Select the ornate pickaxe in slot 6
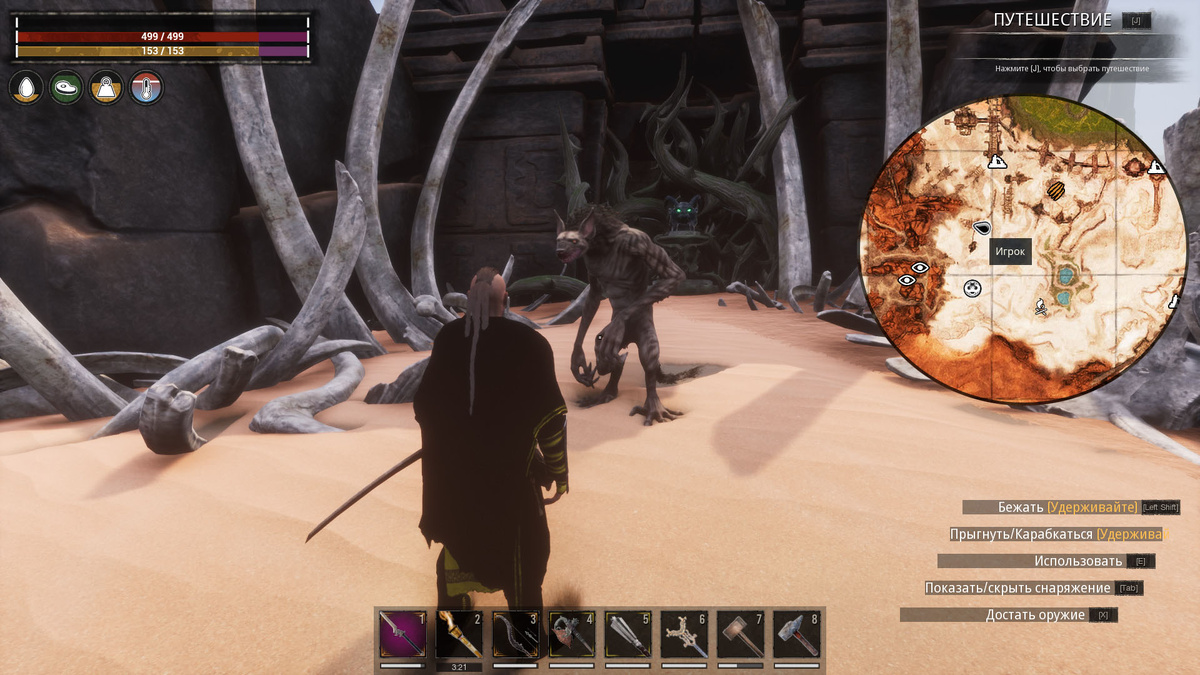 click(684, 634)
